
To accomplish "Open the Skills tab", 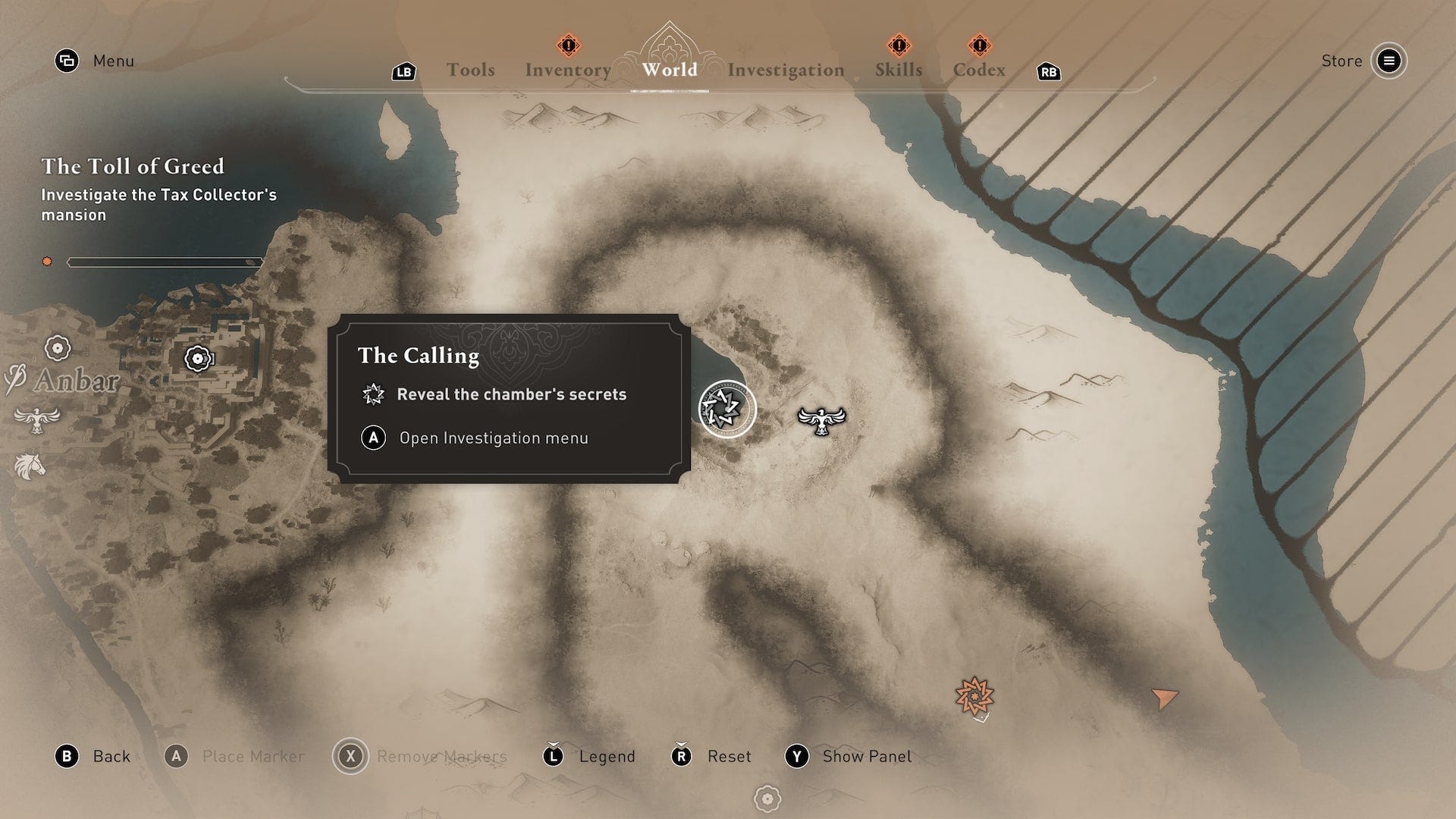I will [899, 70].
